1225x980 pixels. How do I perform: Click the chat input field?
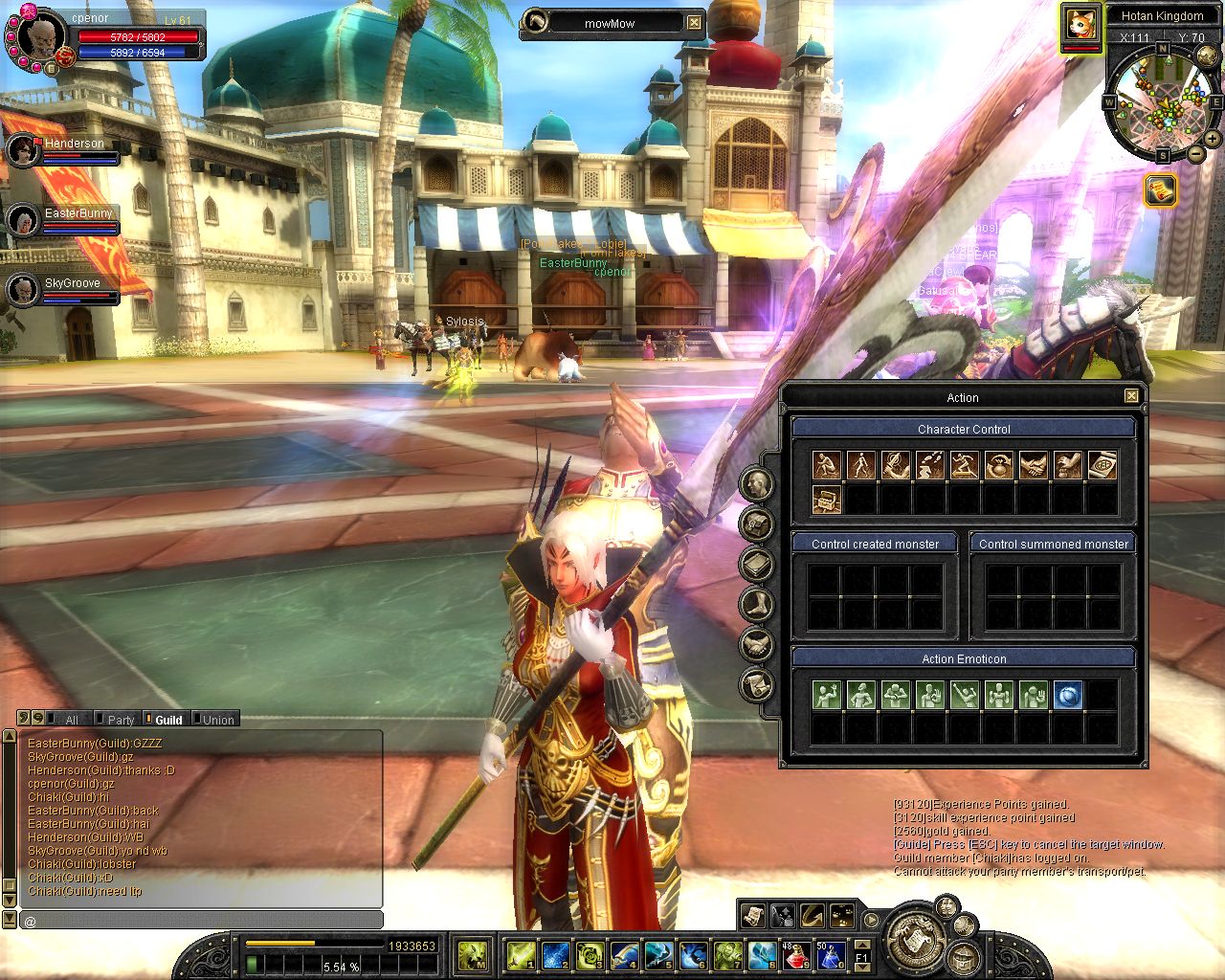click(201, 921)
